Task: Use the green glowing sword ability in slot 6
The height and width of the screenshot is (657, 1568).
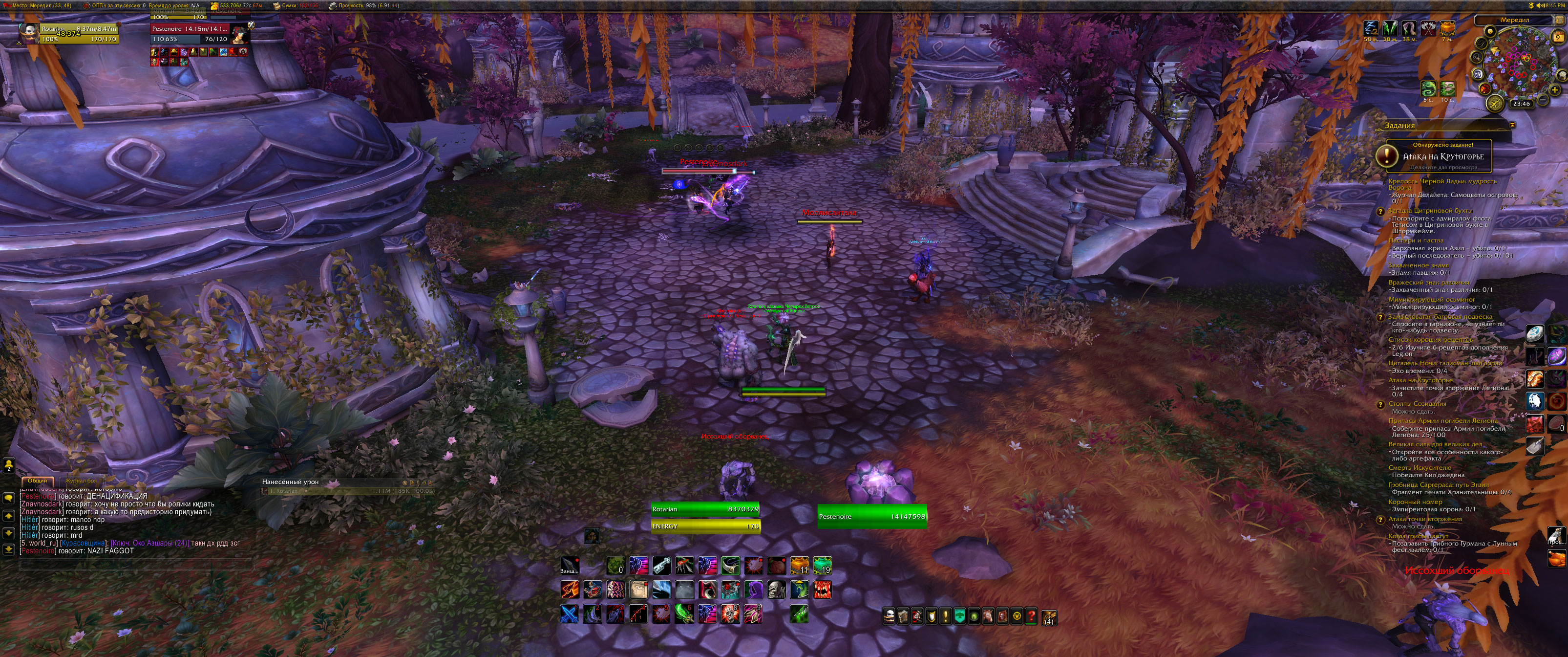Action: tap(684, 613)
